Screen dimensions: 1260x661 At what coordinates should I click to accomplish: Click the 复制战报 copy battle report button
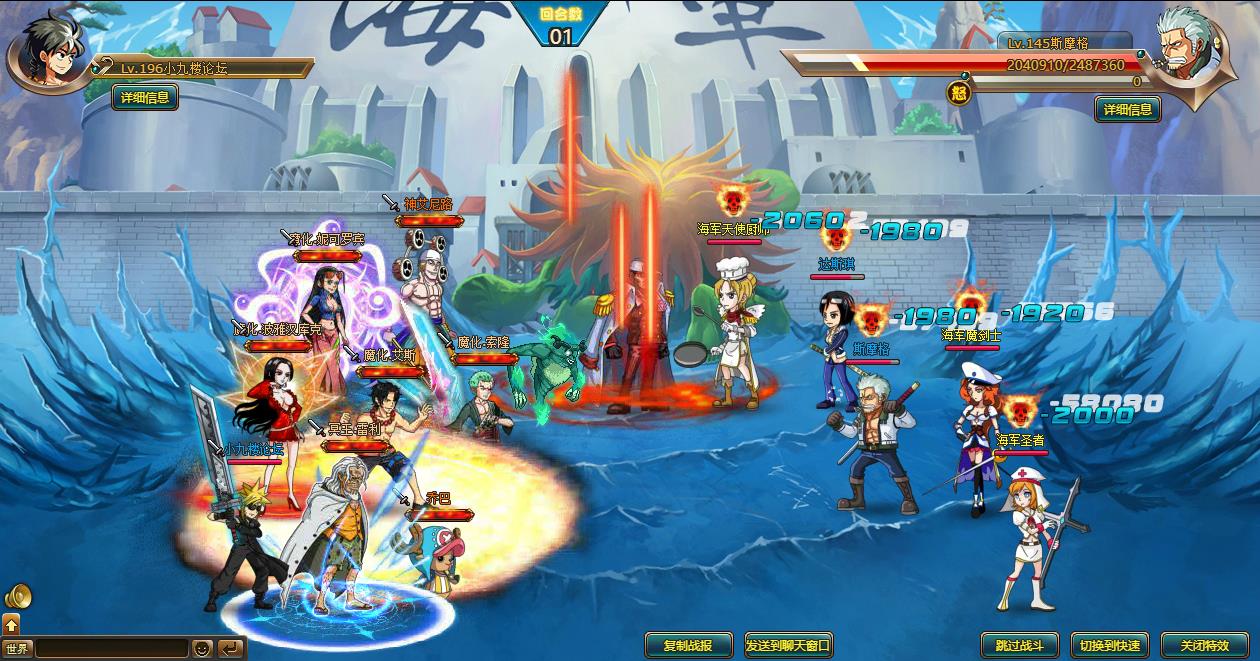click(688, 645)
